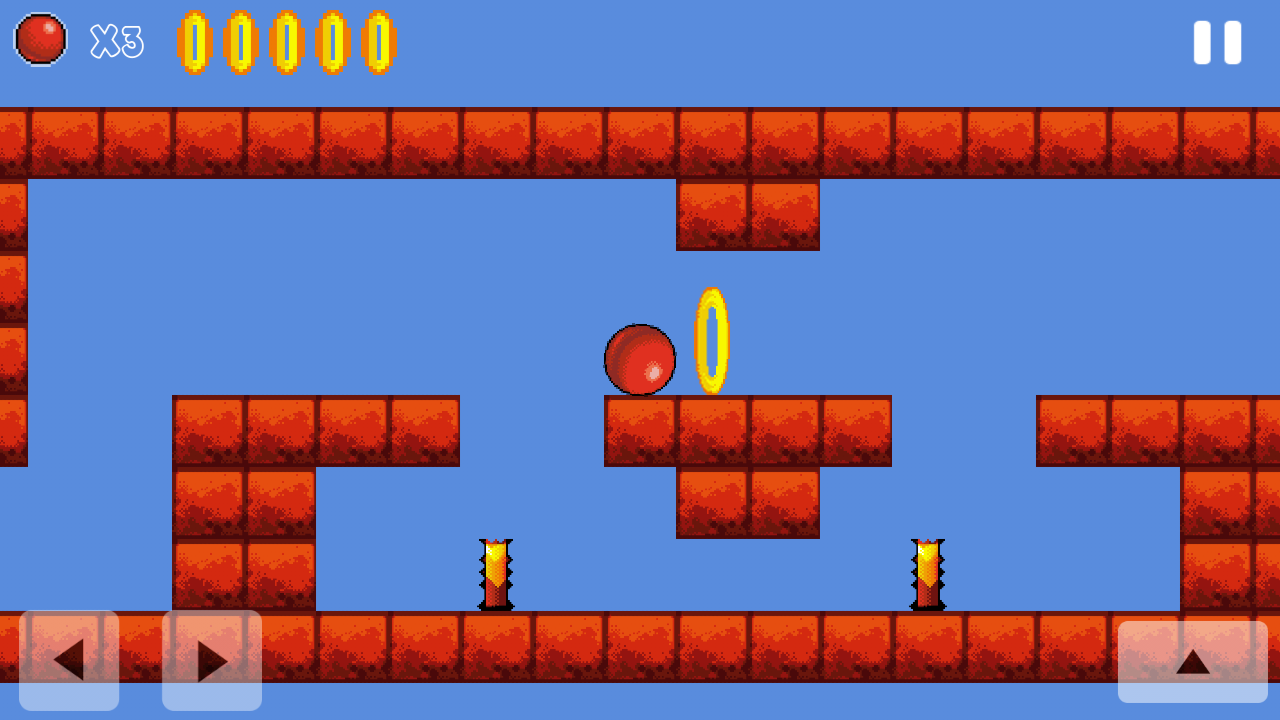1280x720 pixels.
Task: Click the floating platform beneath the ball
Action: (x=748, y=430)
